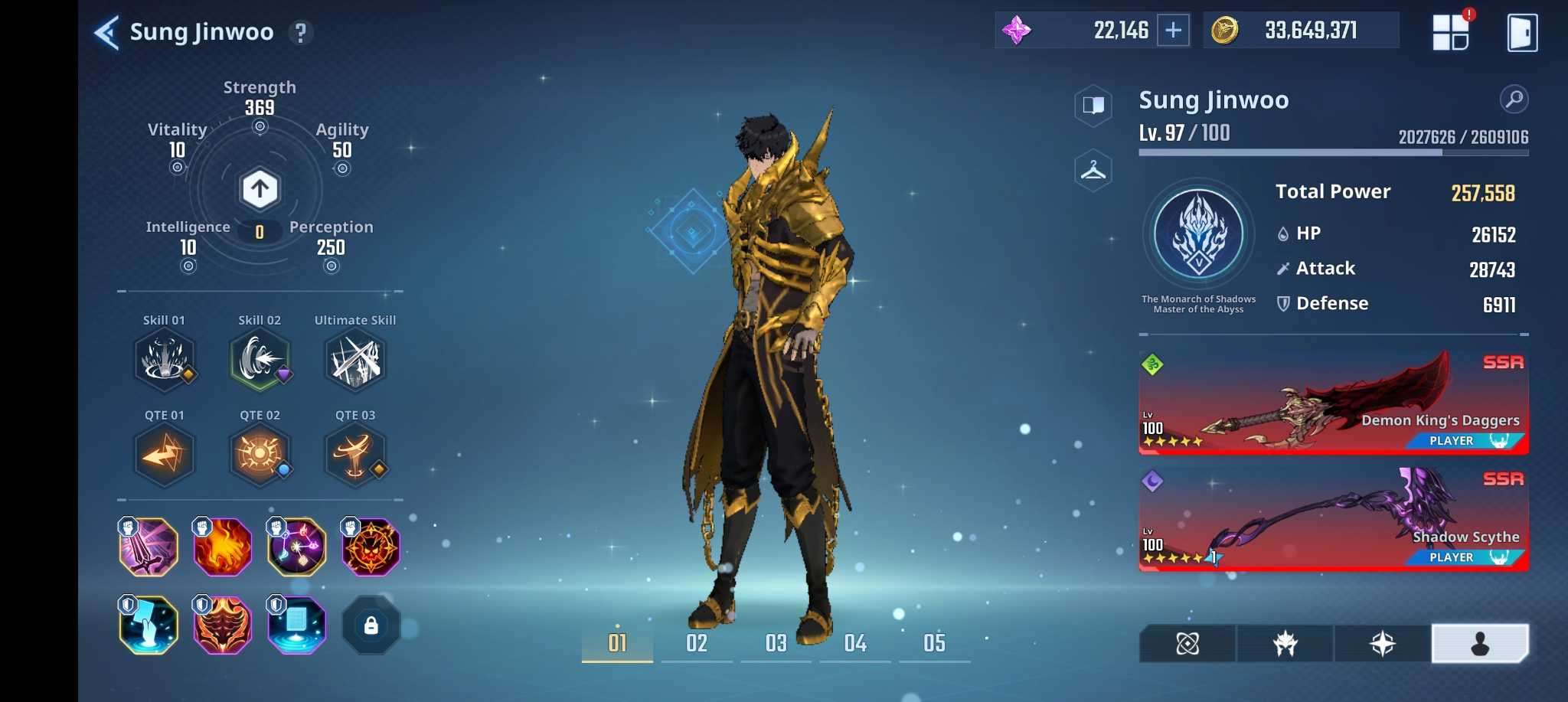Choose the QTE 01 skill
Viewport: 1568px width, 702px height.
coord(165,455)
